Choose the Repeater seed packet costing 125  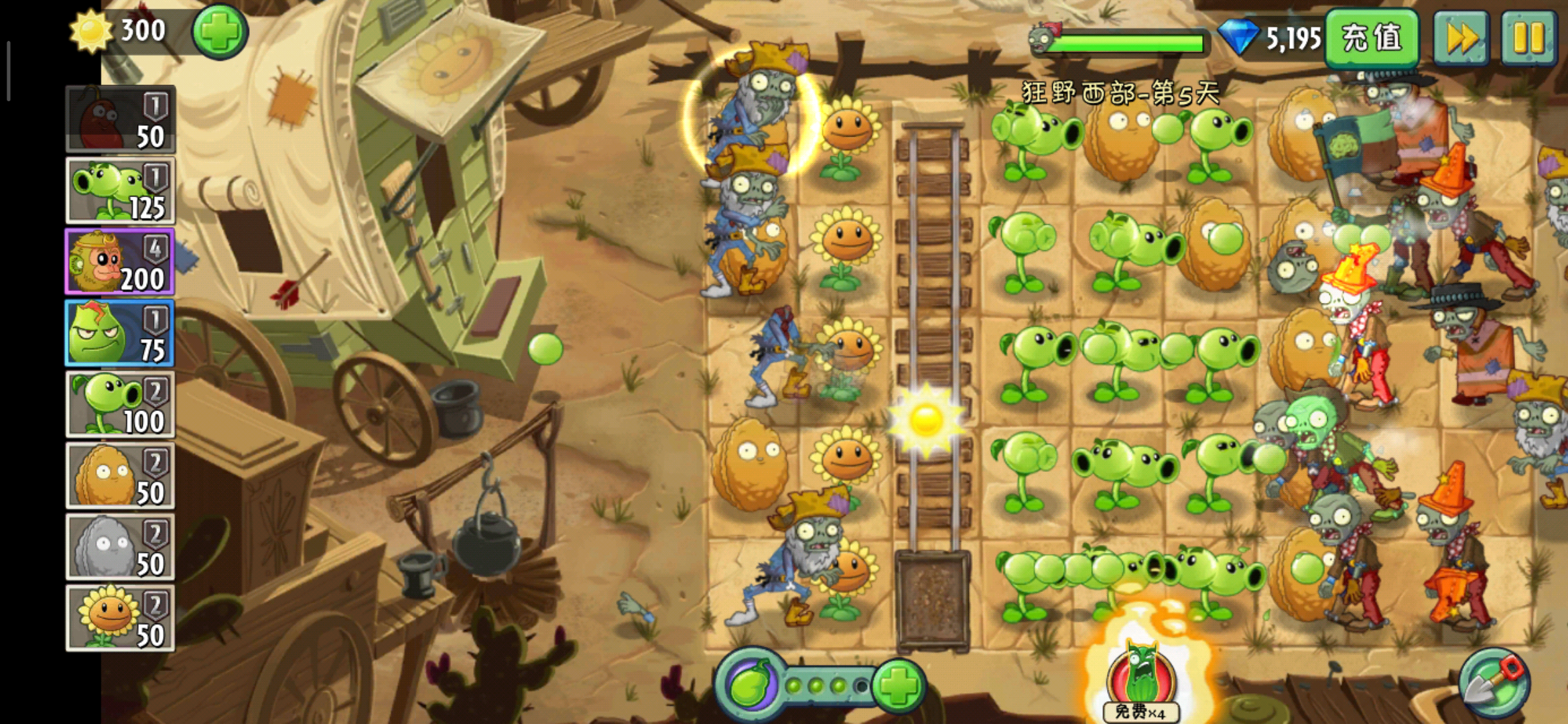point(120,190)
